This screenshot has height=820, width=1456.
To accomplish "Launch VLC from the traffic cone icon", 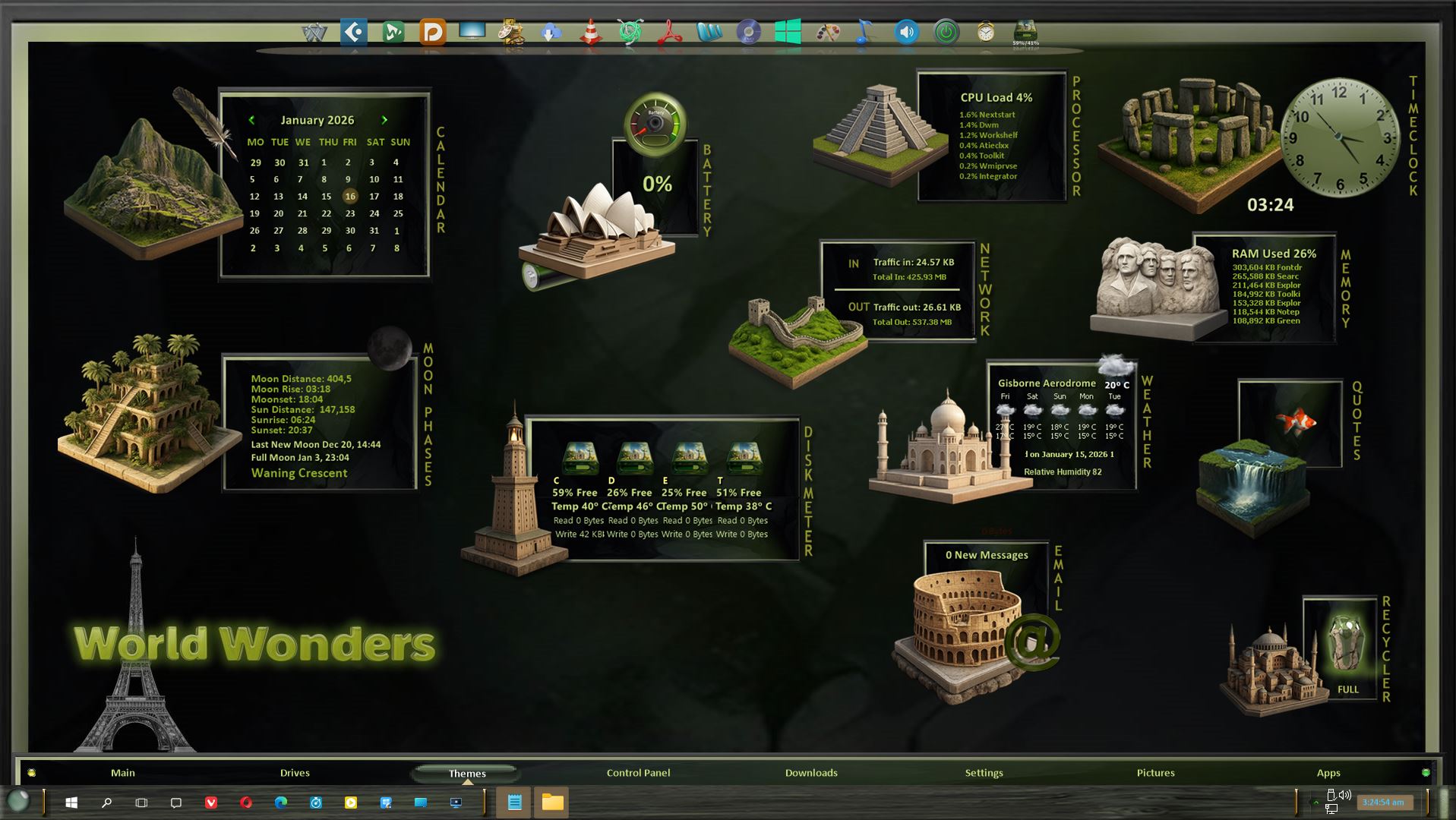I will point(590,33).
